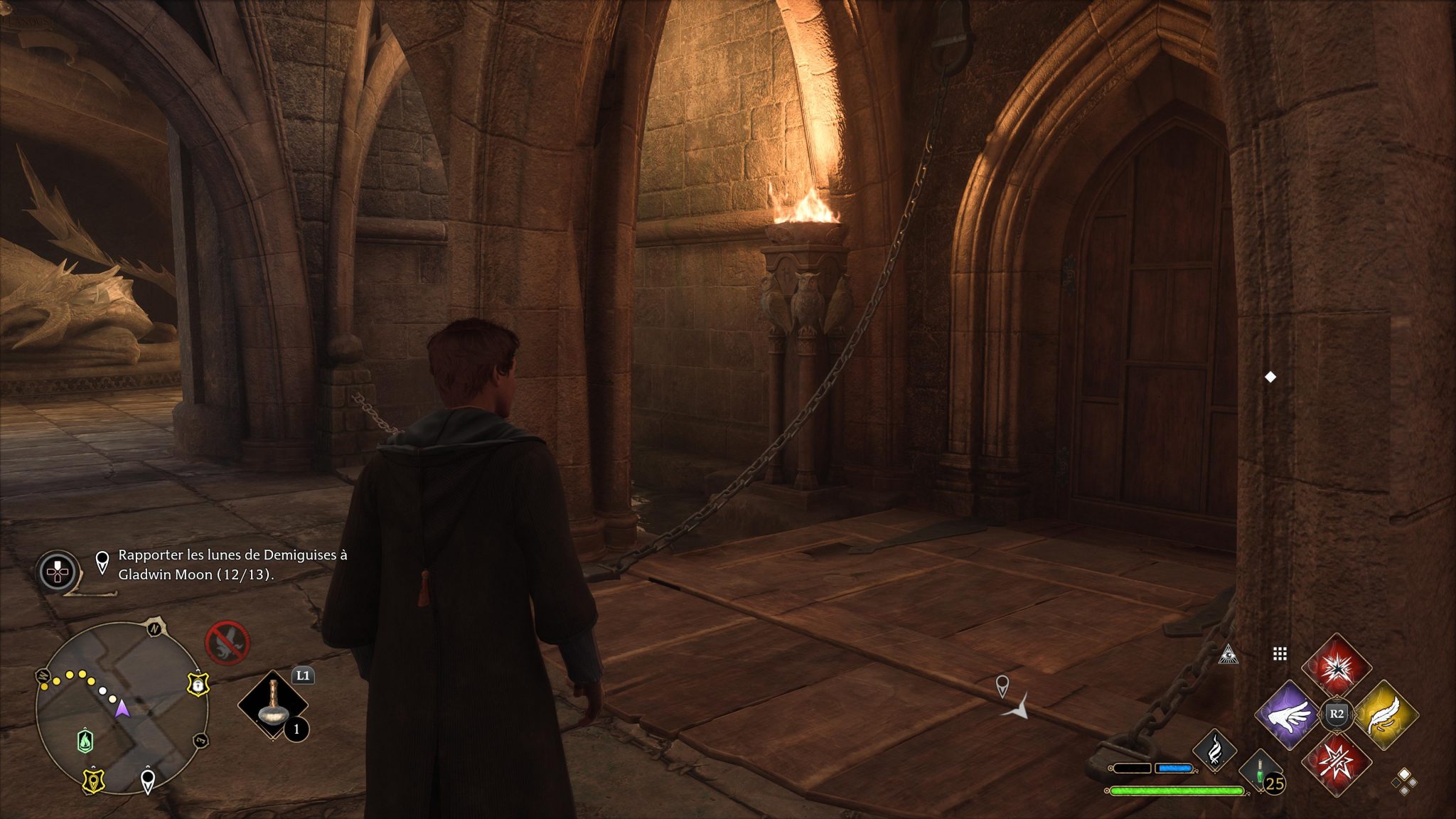Switch spell set with the four-diamond selector
This screenshot has height=819, width=1456.
[x=1404, y=781]
